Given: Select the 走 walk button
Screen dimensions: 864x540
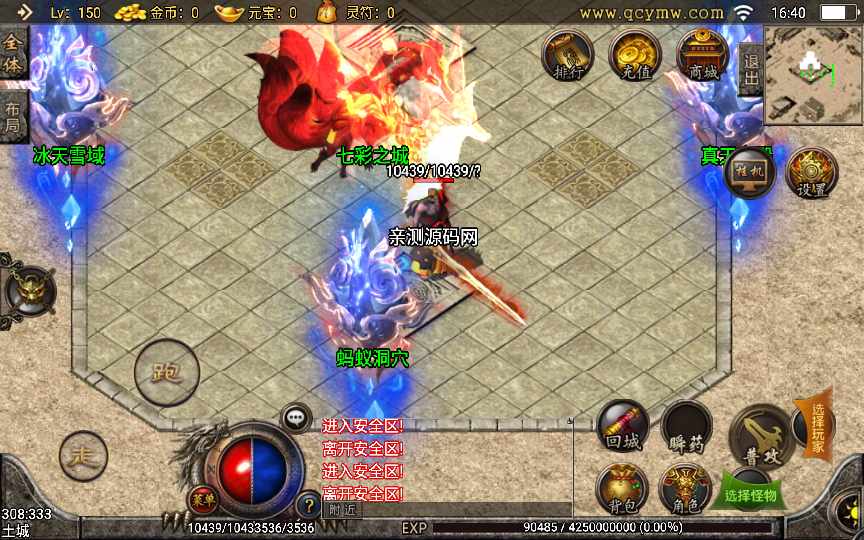Looking at the screenshot, I should (x=83, y=457).
